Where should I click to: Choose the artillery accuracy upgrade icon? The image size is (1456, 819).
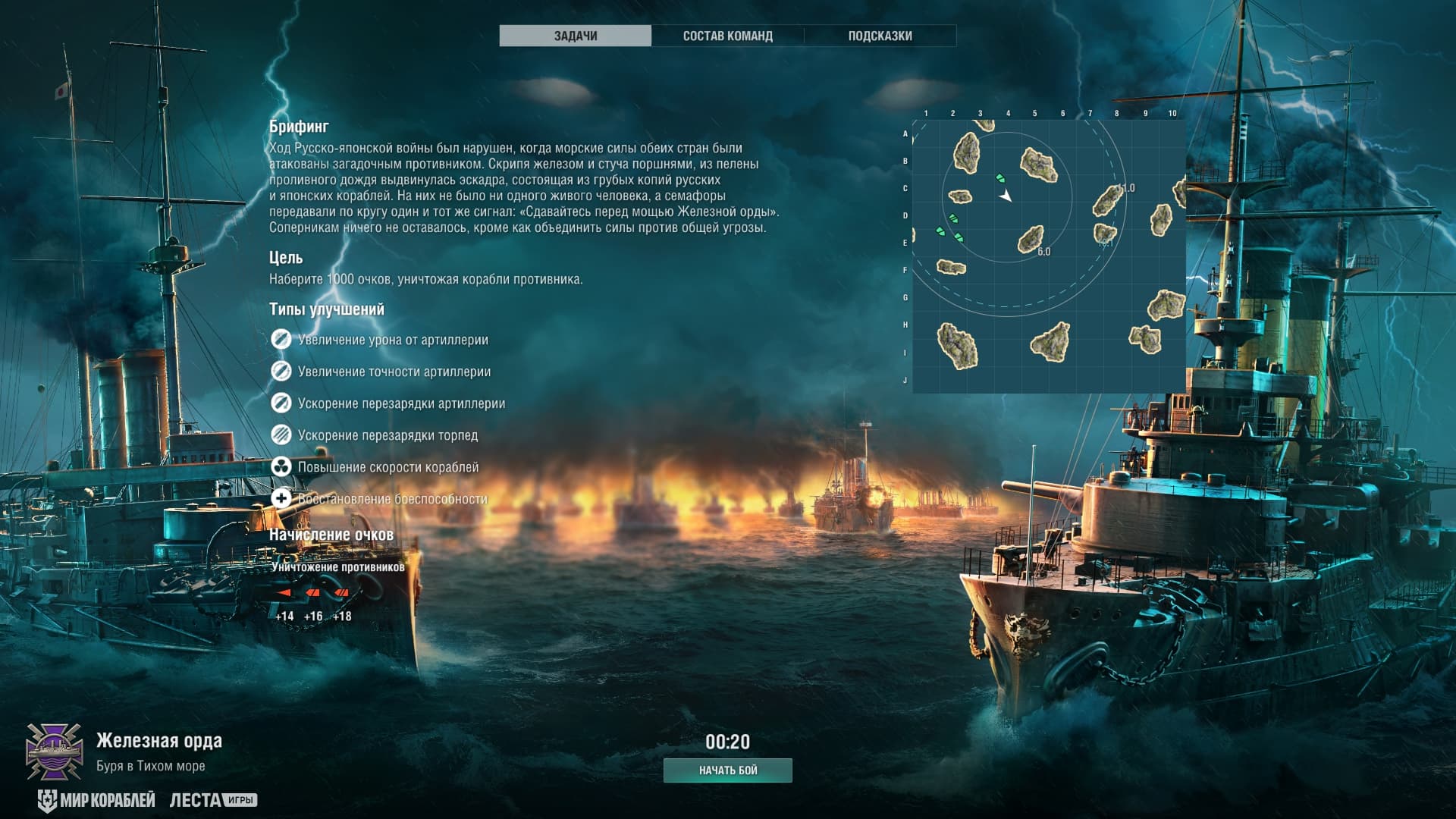click(281, 372)
